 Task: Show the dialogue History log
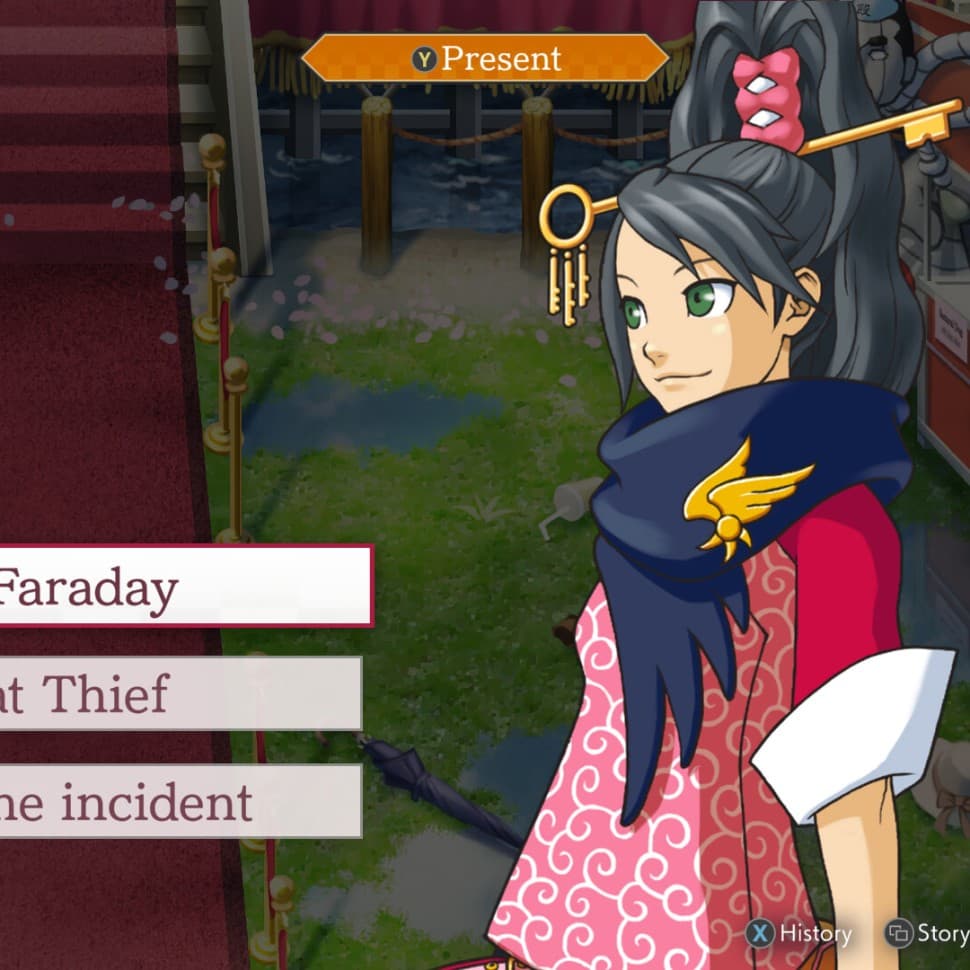point(800,934)
